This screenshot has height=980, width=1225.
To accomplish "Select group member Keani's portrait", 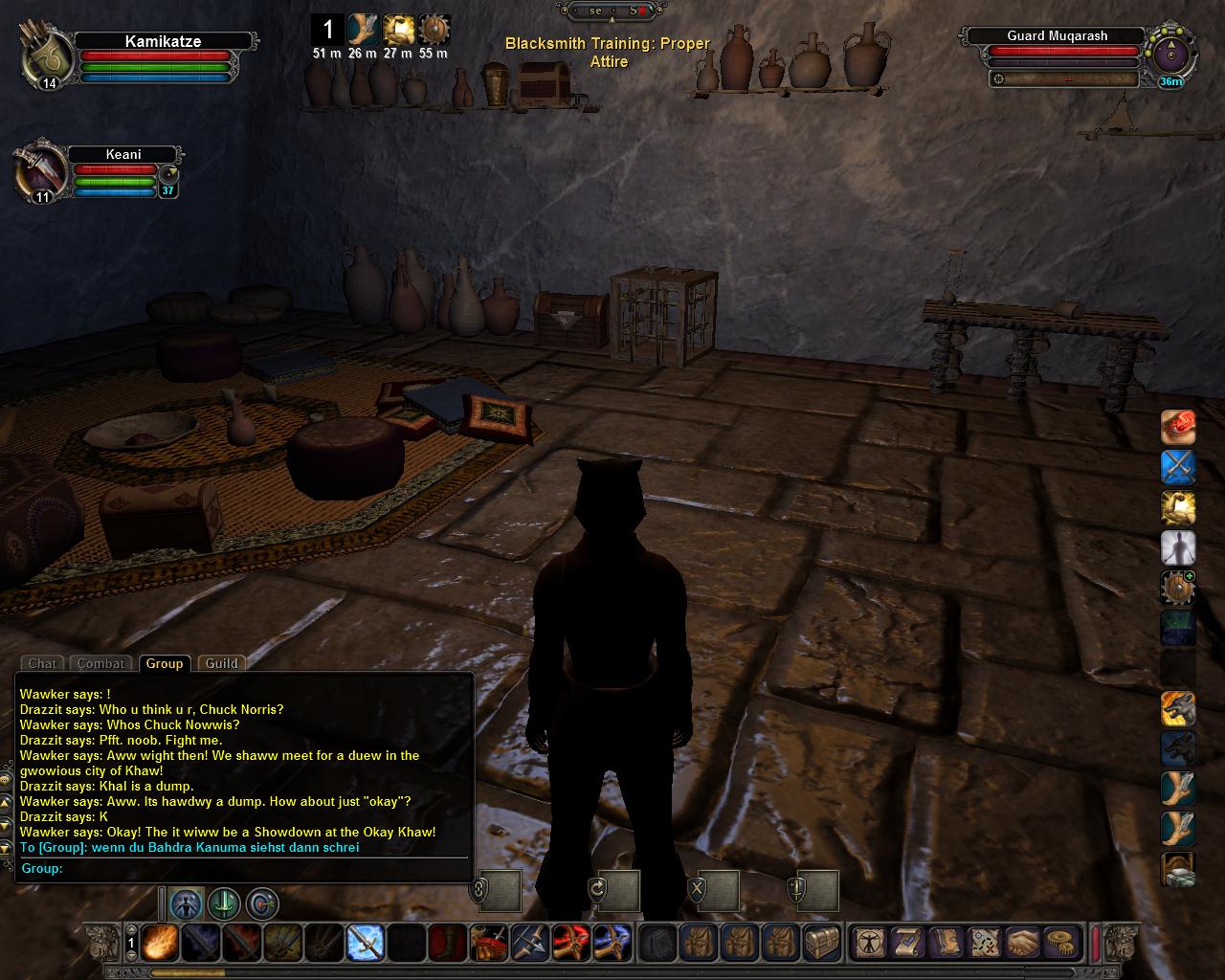I will point(39,173).
